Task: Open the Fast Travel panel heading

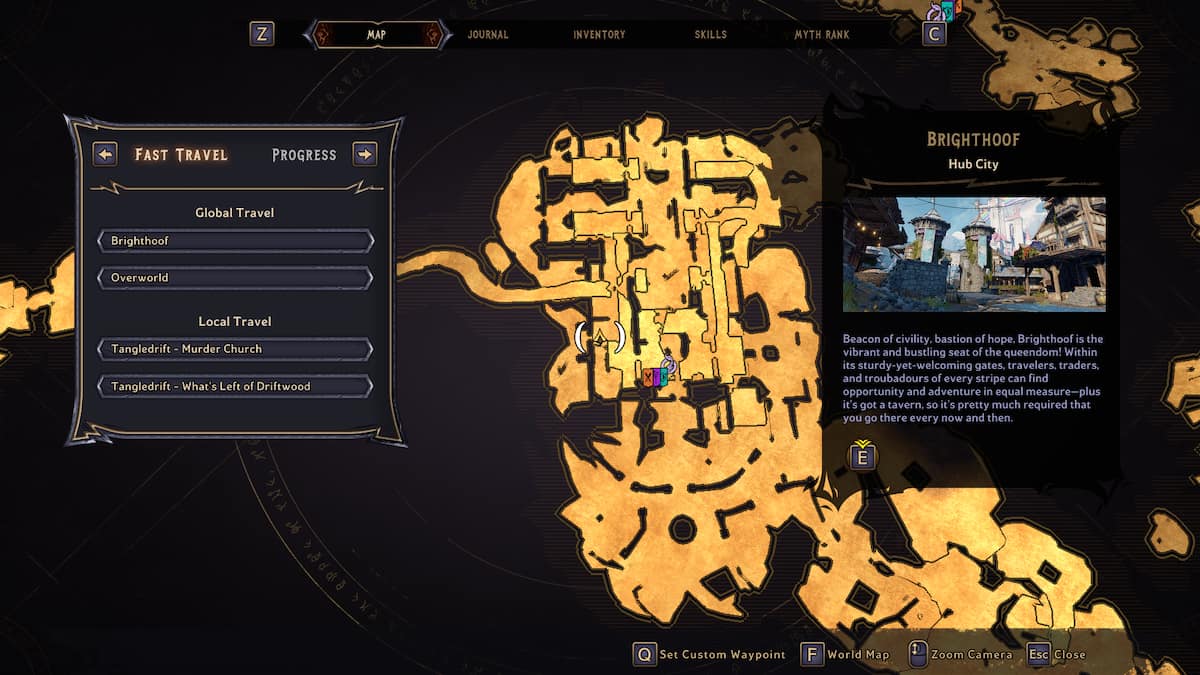Action: (181, 155)
